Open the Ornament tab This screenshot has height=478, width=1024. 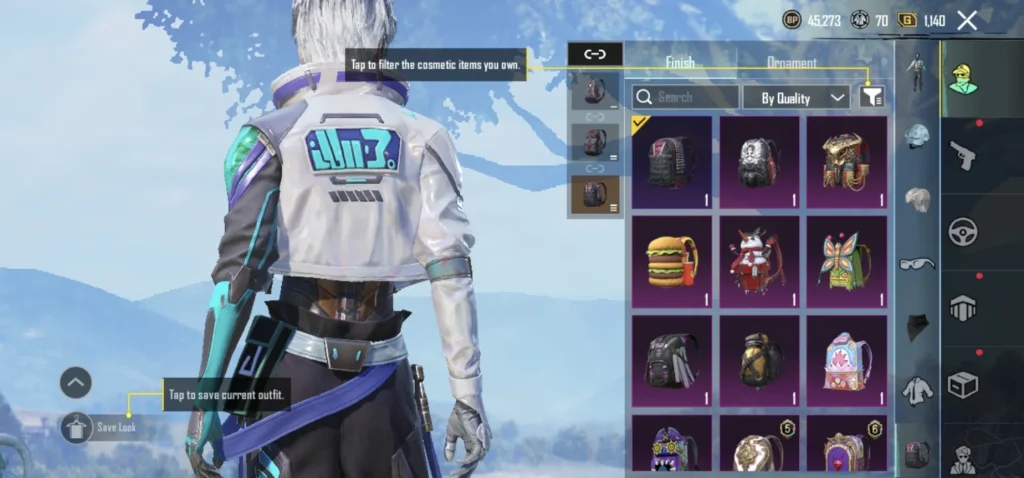coord(791,63)
